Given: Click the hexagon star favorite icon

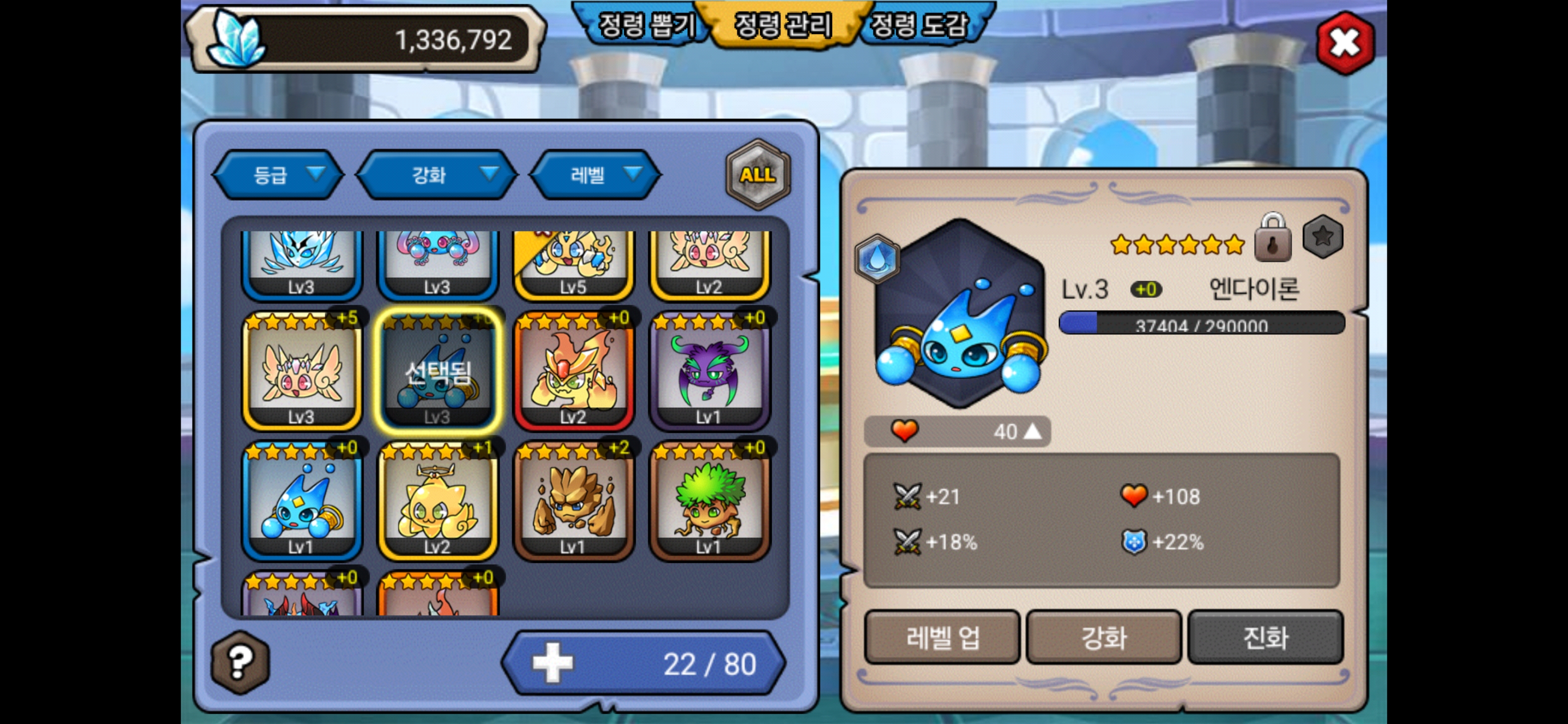Looking at the screenshot, I should (x=1322, y=237).
